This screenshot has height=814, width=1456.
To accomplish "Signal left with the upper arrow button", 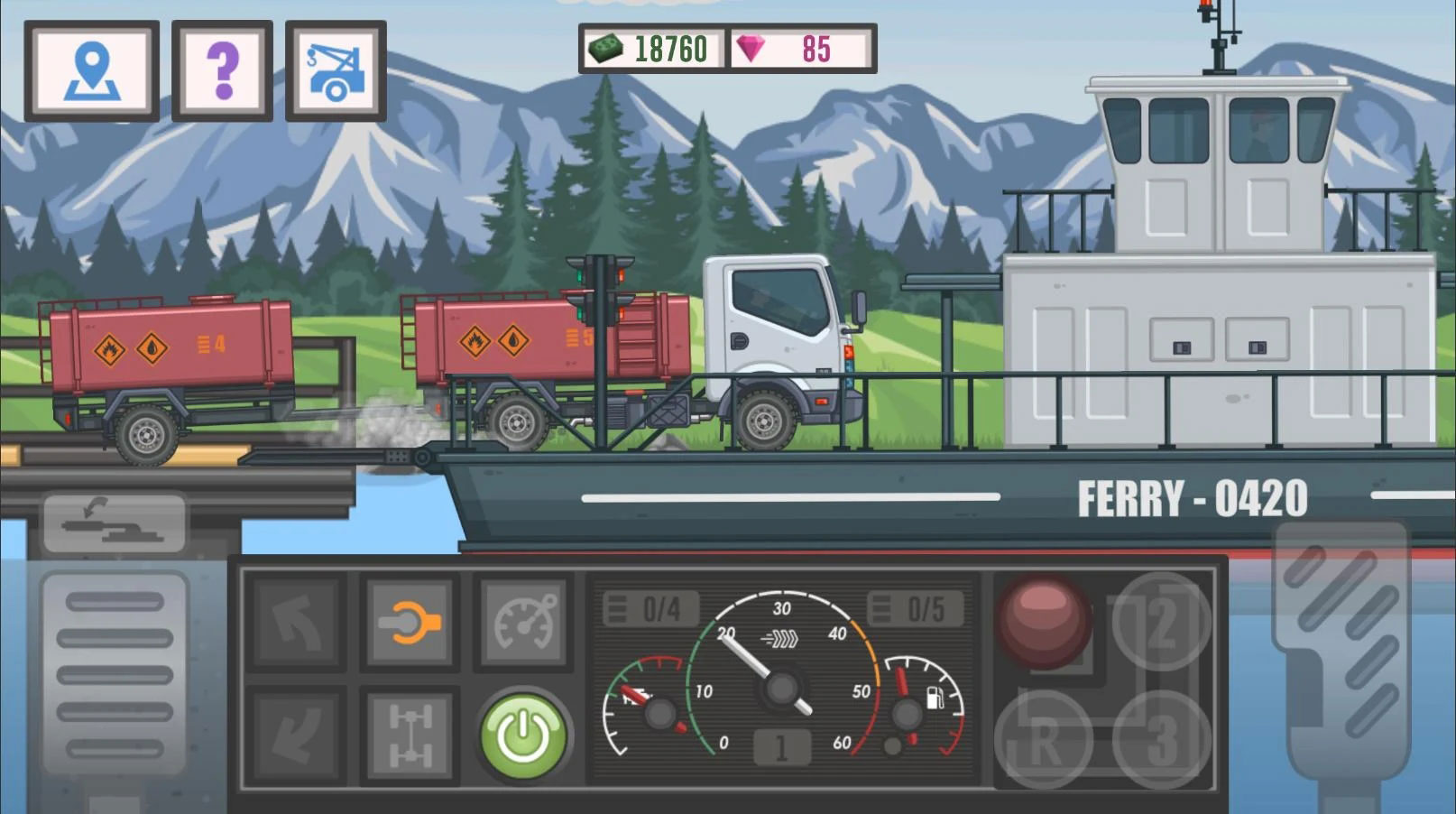I will [x=297, y=622].
